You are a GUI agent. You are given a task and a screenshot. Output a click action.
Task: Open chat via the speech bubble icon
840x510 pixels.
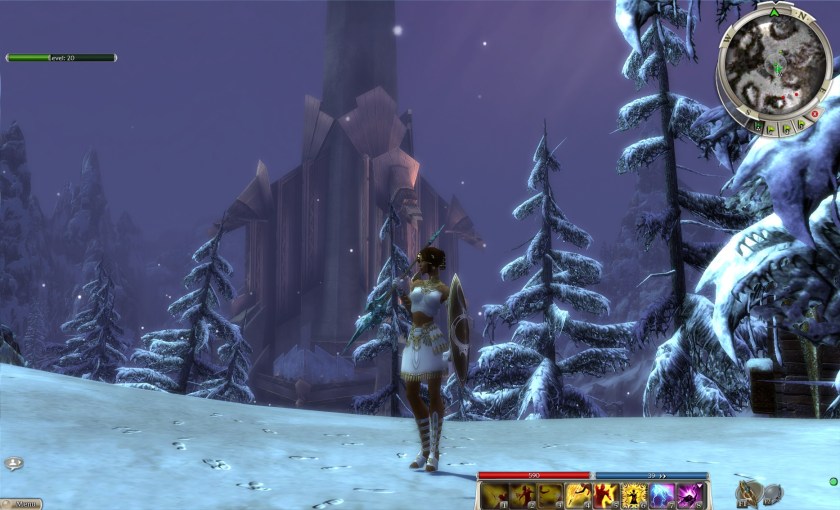[x=12, y=464]
